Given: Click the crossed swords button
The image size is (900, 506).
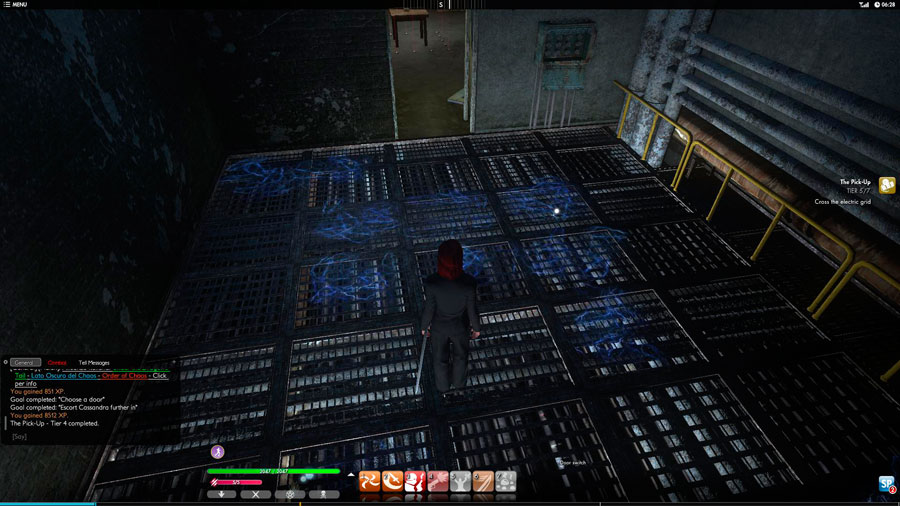Looking at the screenshot, I should (x=255, y=494).
